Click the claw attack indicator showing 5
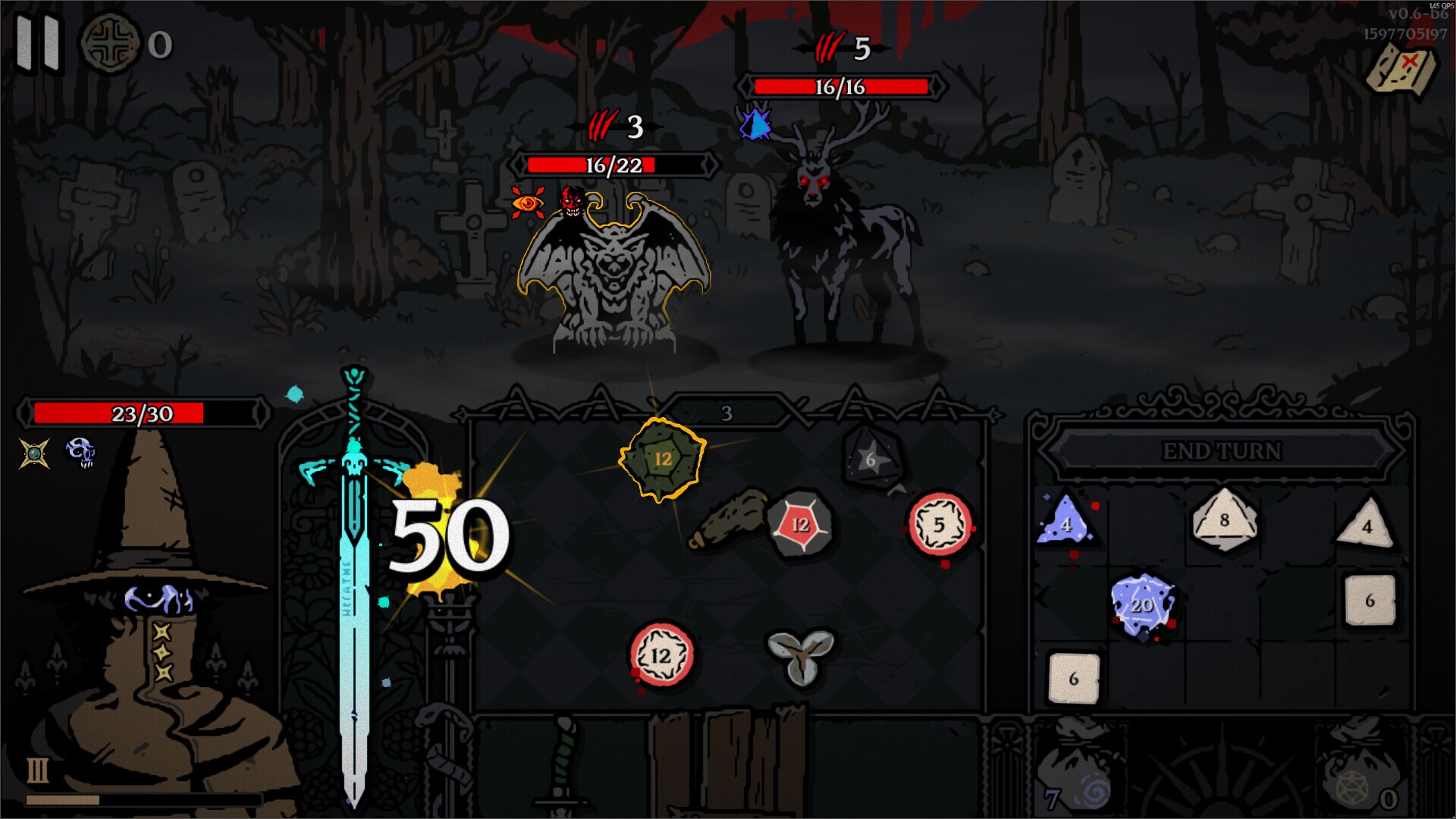The image size is (1456, 819). pyautogui.click(x=833, y=47)
